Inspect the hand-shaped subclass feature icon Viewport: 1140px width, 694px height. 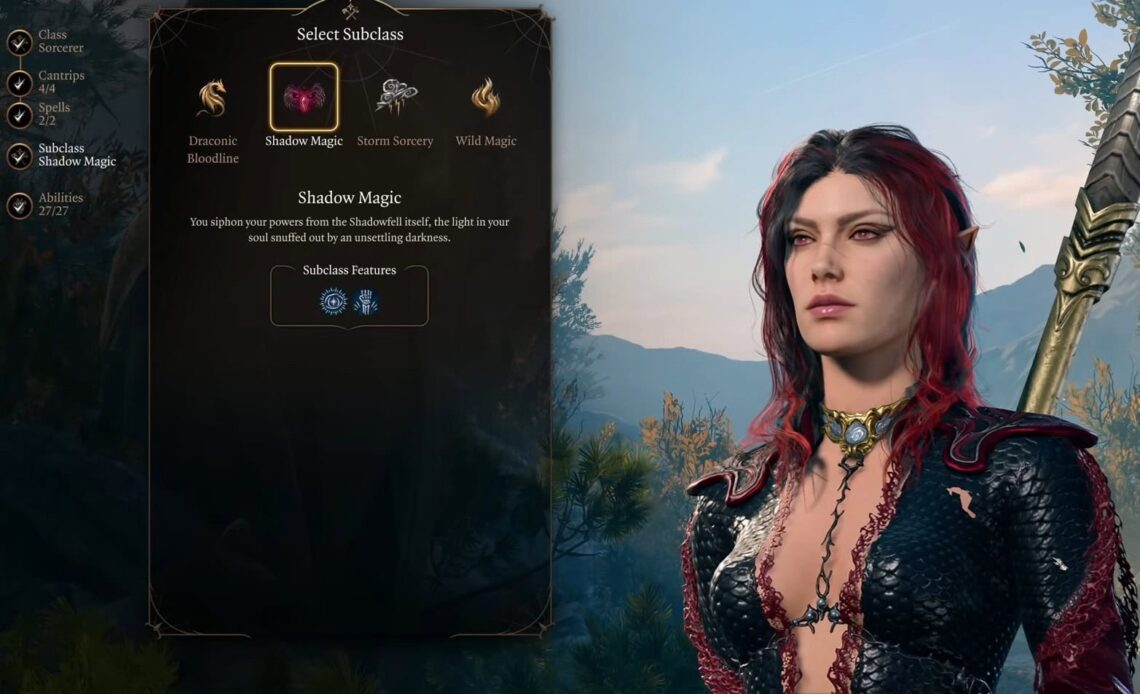tap(366, 302)
